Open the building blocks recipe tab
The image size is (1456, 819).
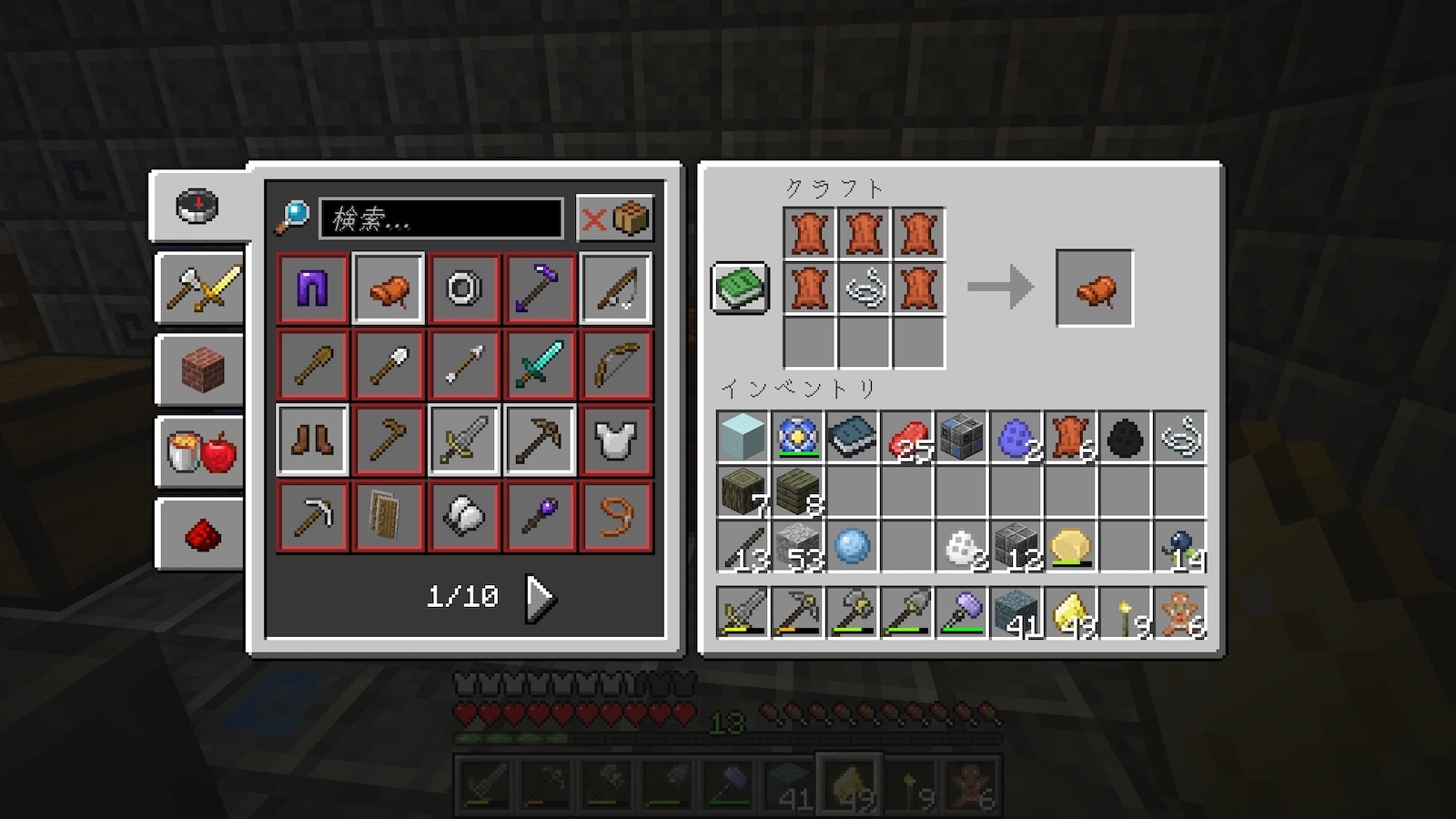(x=201, y=370)
